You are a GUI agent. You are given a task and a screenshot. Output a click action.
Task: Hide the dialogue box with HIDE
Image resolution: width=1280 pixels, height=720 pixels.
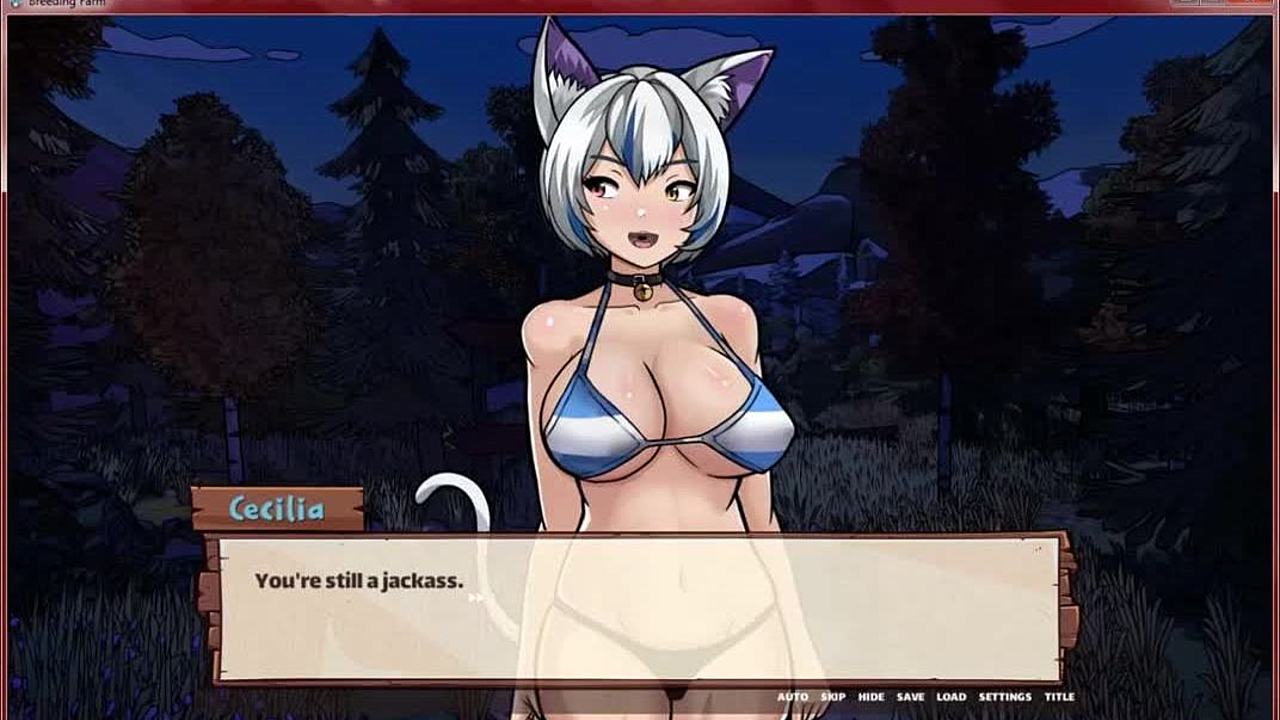coord(871,697)
